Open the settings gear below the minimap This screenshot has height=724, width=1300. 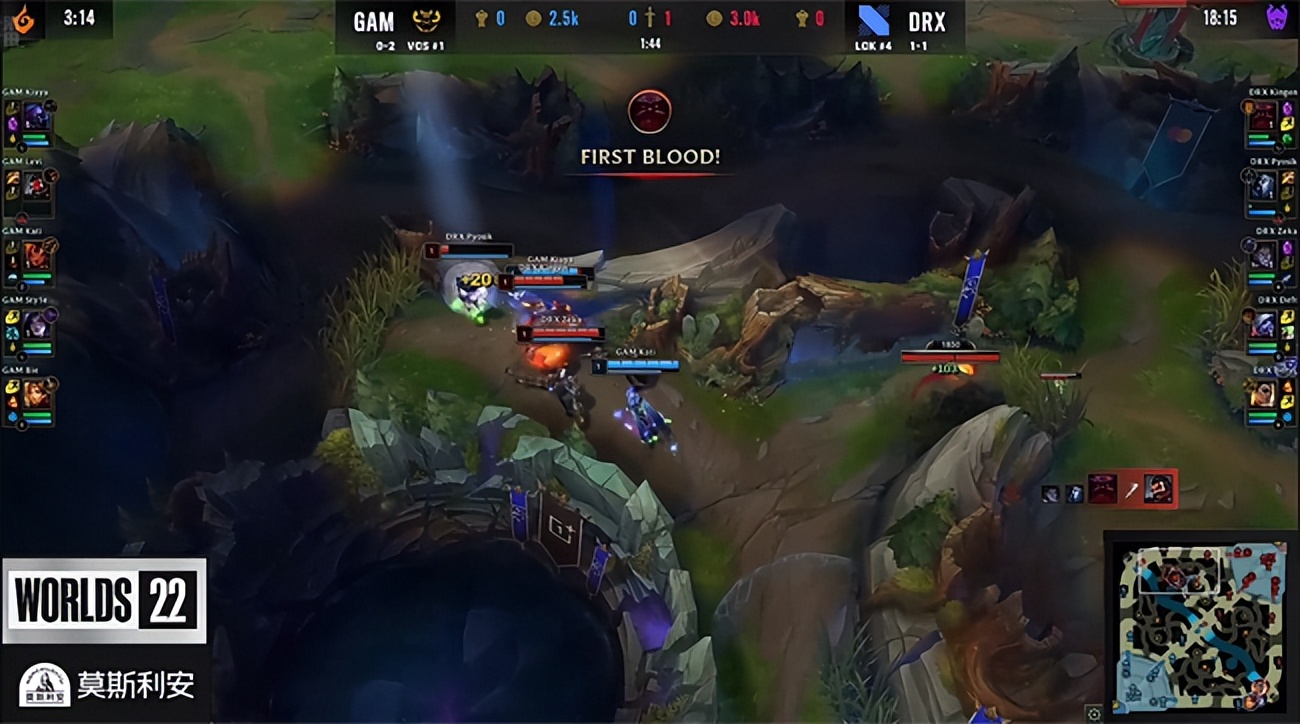coord(1094,712)
